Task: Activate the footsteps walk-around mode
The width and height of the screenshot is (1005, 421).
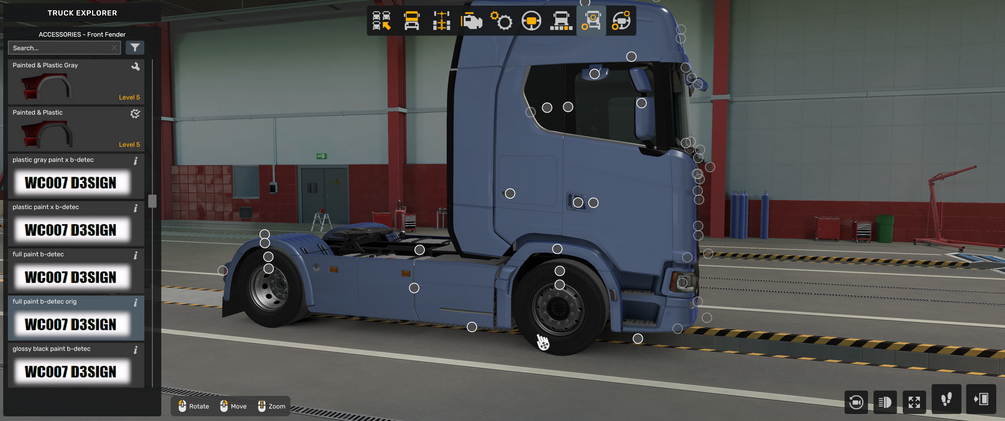Action: coord(947,399)
